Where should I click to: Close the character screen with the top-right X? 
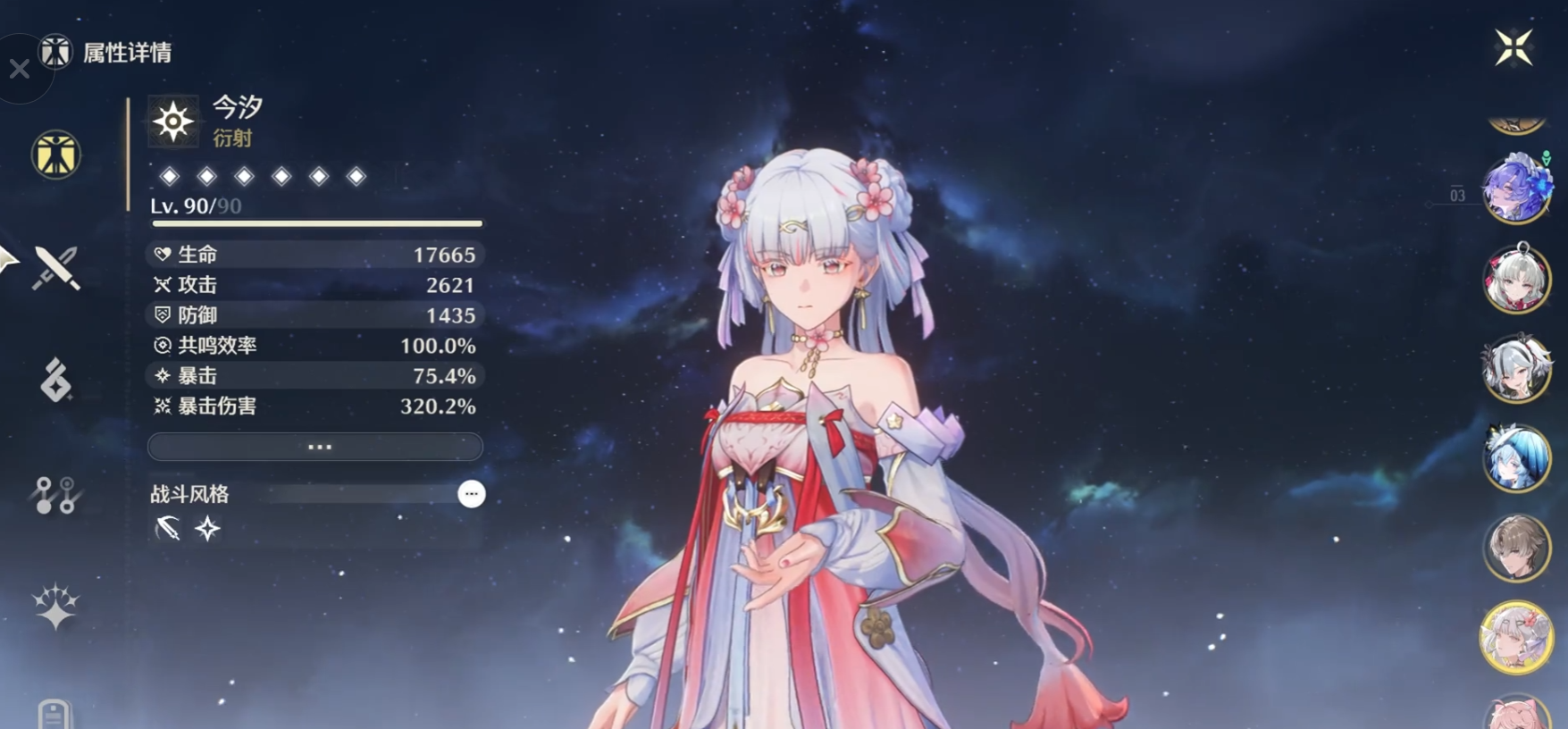coord(1513,47)
